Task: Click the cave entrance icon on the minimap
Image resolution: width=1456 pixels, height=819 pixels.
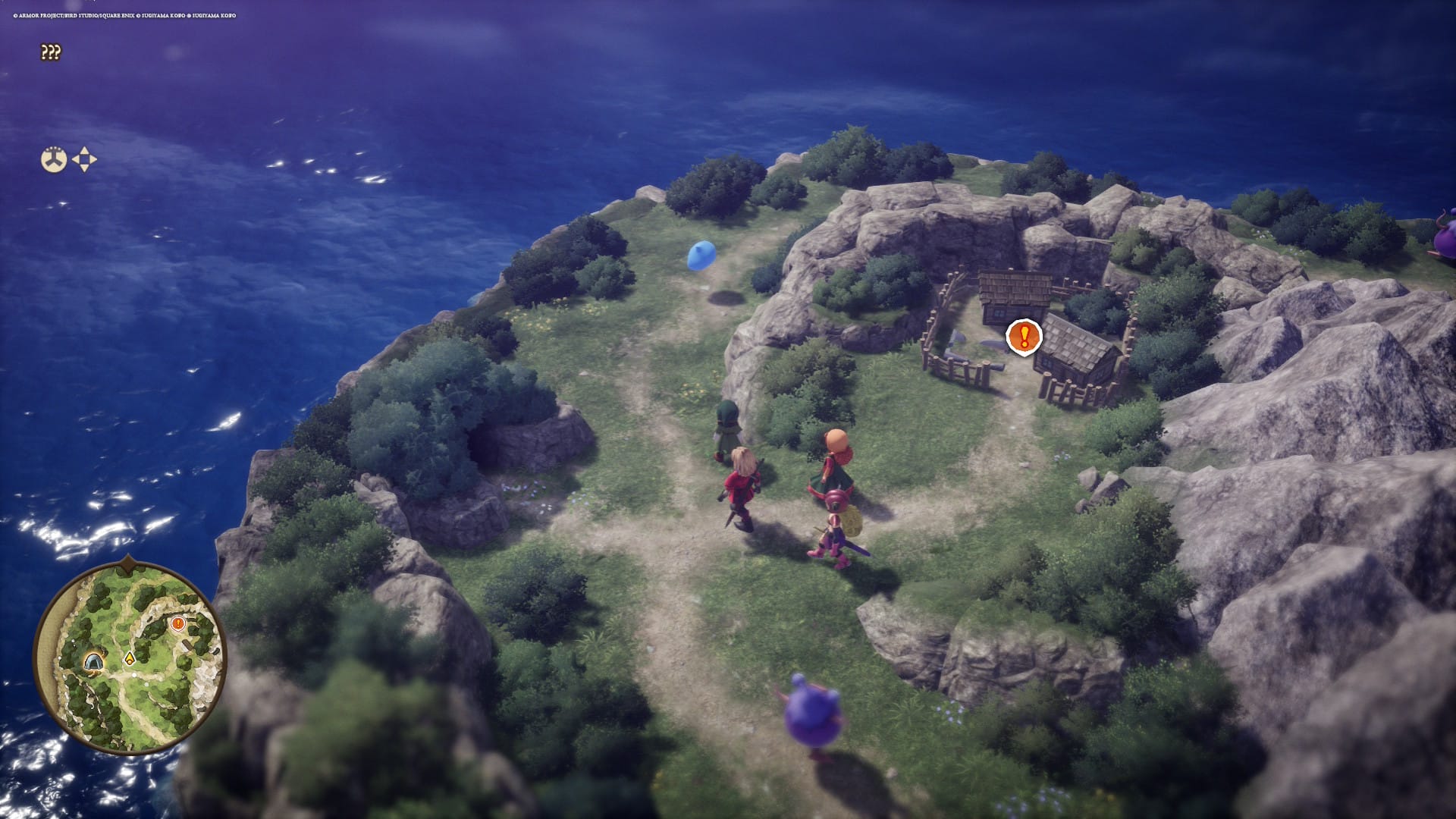Action: [x=95, y=662]
